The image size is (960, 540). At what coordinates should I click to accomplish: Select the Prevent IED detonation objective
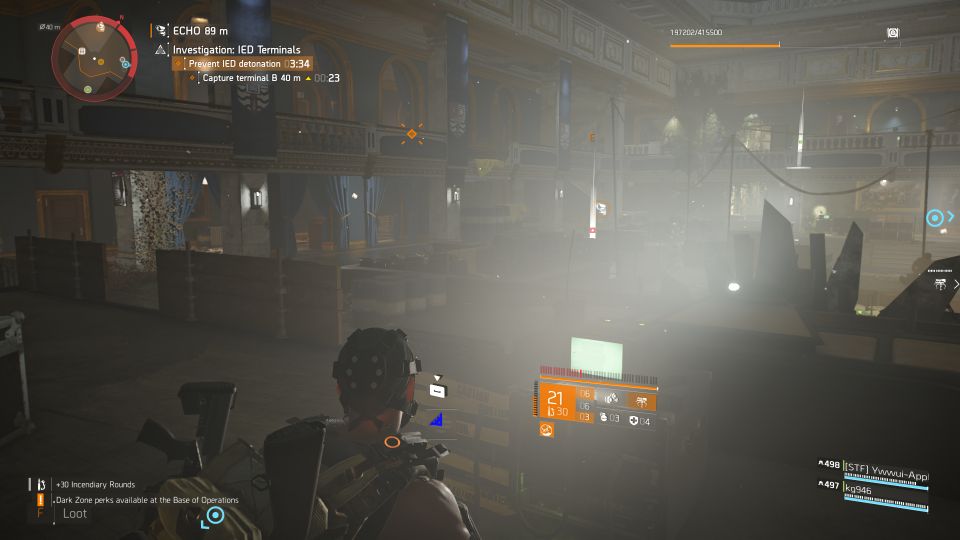coord(234,64)
